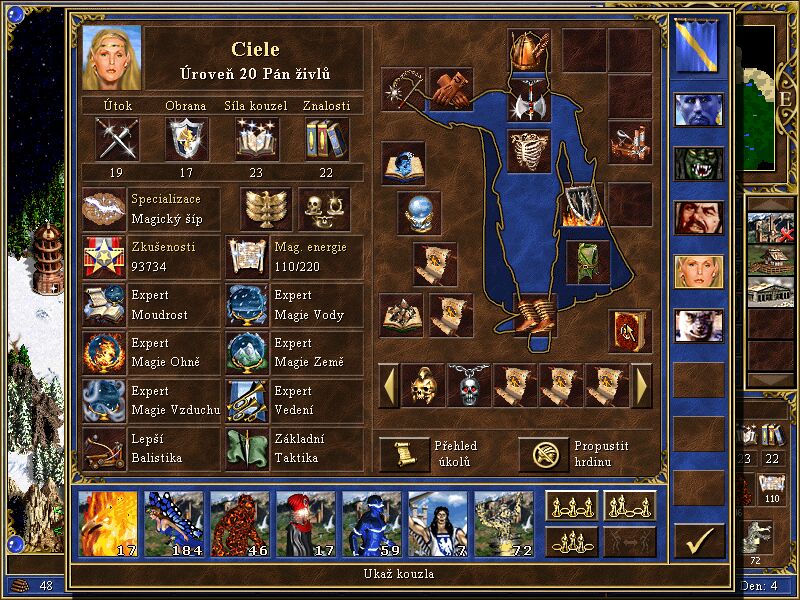The width and height of the screenshot is (800, 600).
Task: Select the crystal orb artifact
Action: (419, 212)
